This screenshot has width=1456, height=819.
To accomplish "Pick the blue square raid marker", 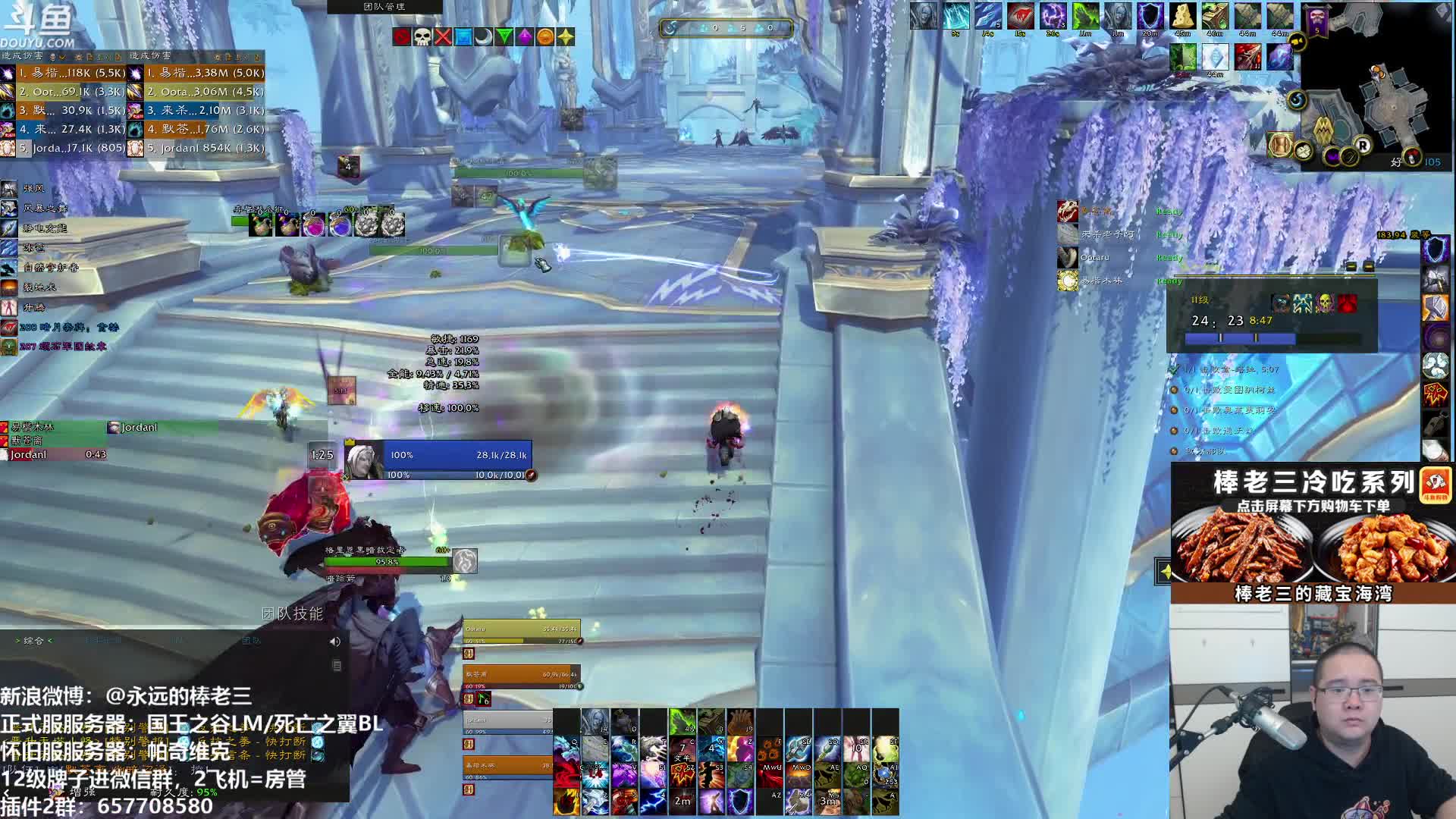I will [x=463, y=36].
